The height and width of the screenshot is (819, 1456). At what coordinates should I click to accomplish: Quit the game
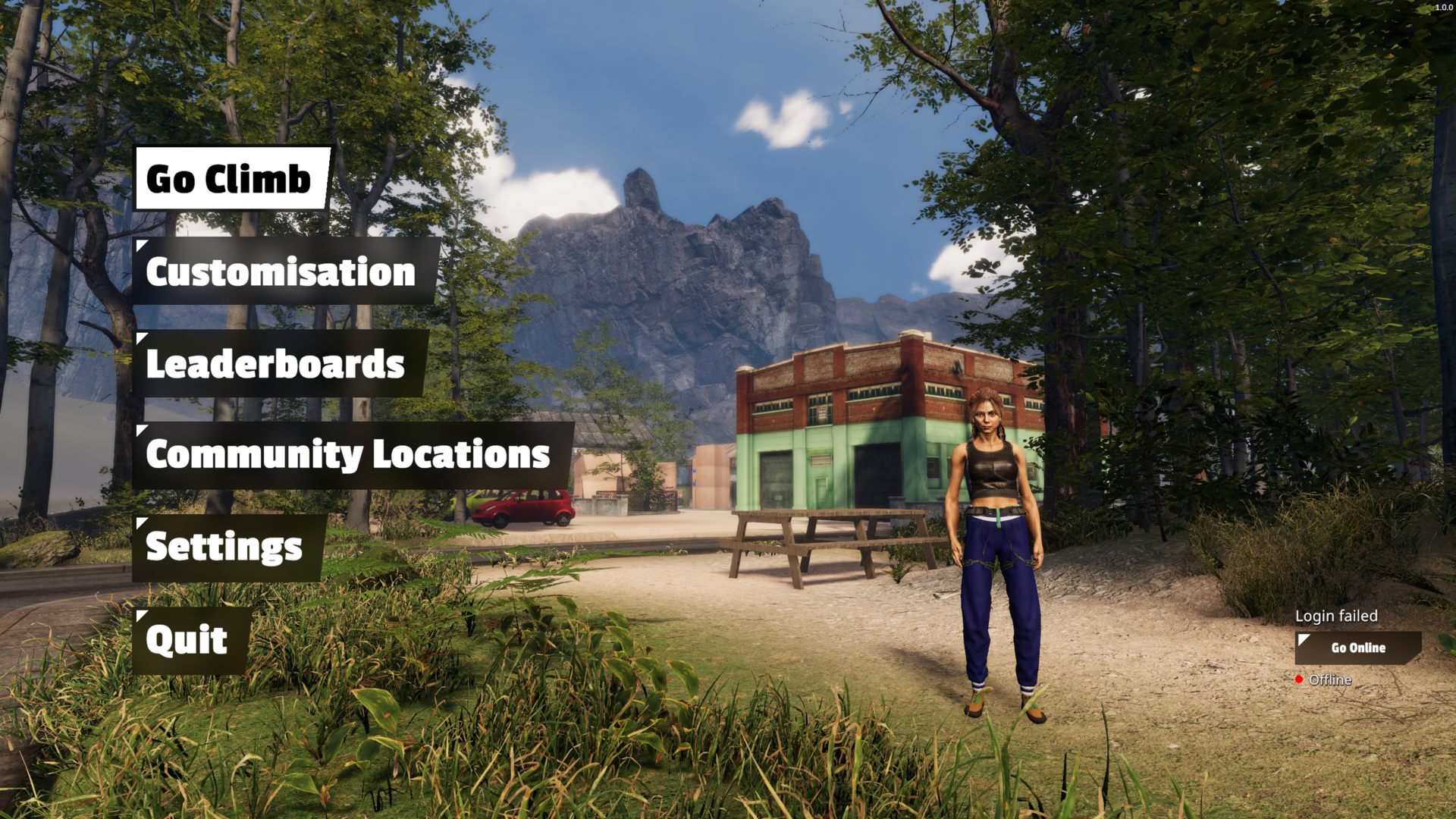point(190,641)
